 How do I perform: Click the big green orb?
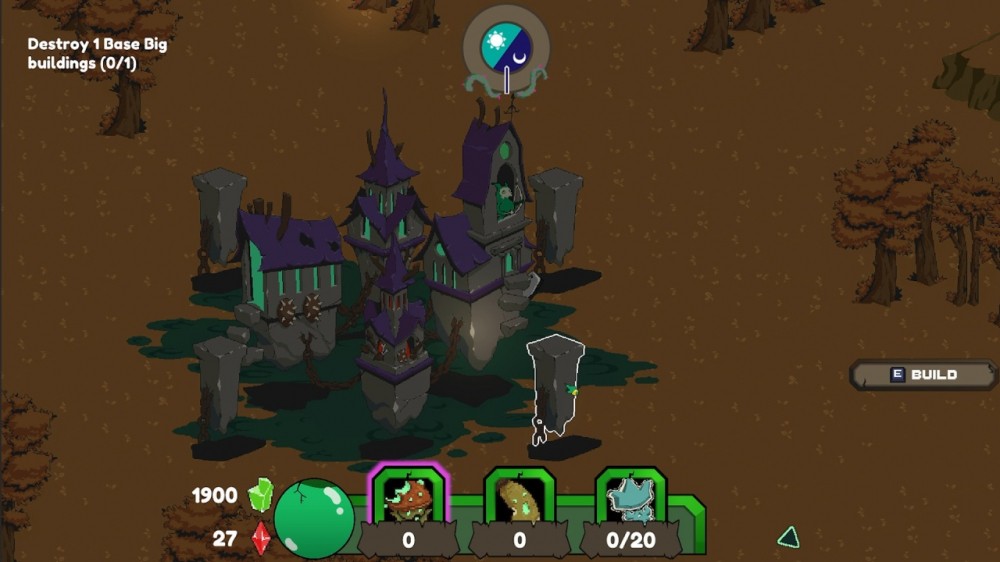[x=313, y=517]
